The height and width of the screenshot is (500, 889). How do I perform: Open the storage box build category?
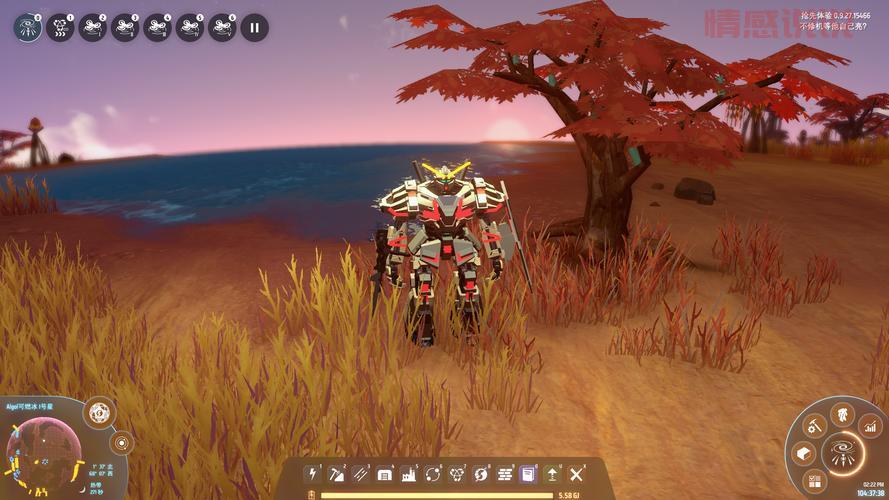click(x=385, y=473)
